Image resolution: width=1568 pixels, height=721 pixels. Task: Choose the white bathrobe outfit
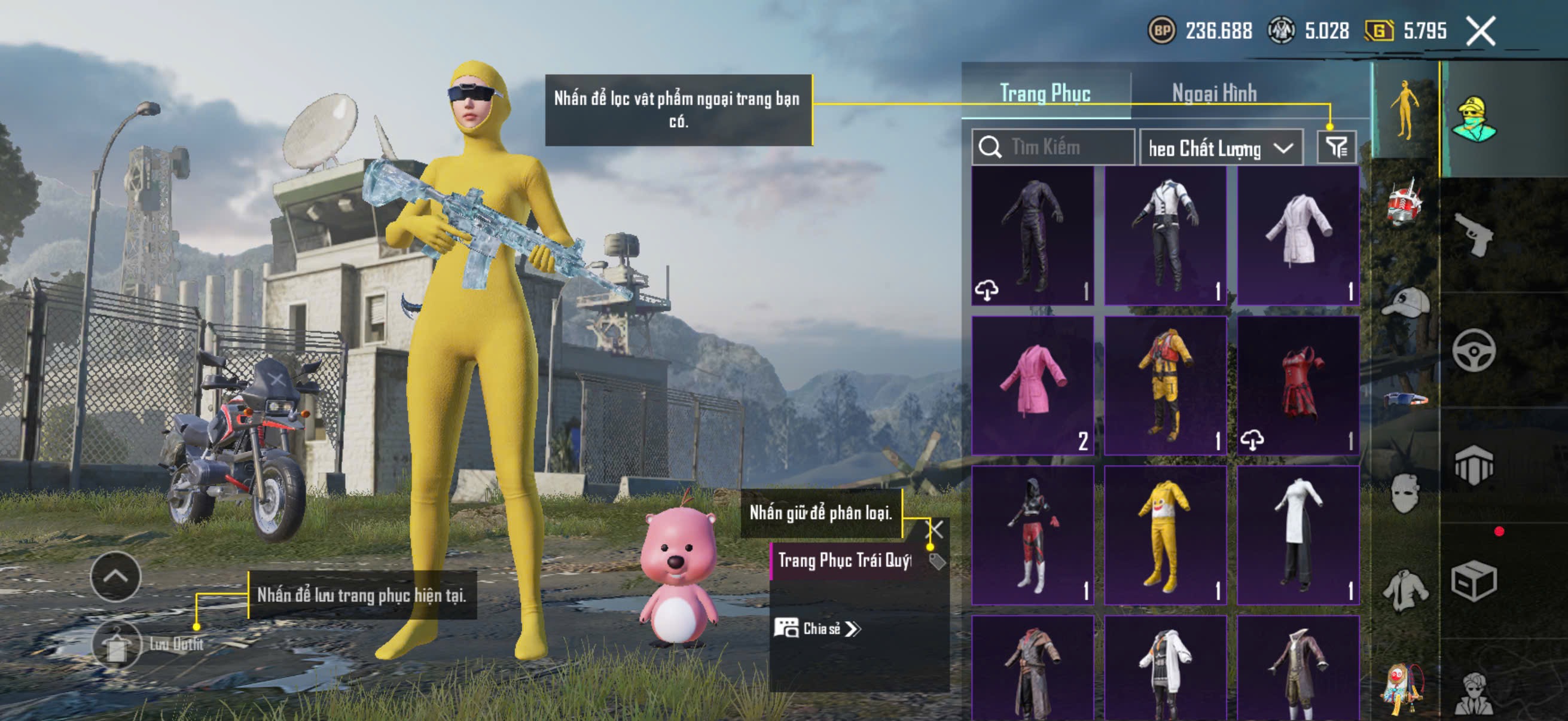tap(1298, 235)
